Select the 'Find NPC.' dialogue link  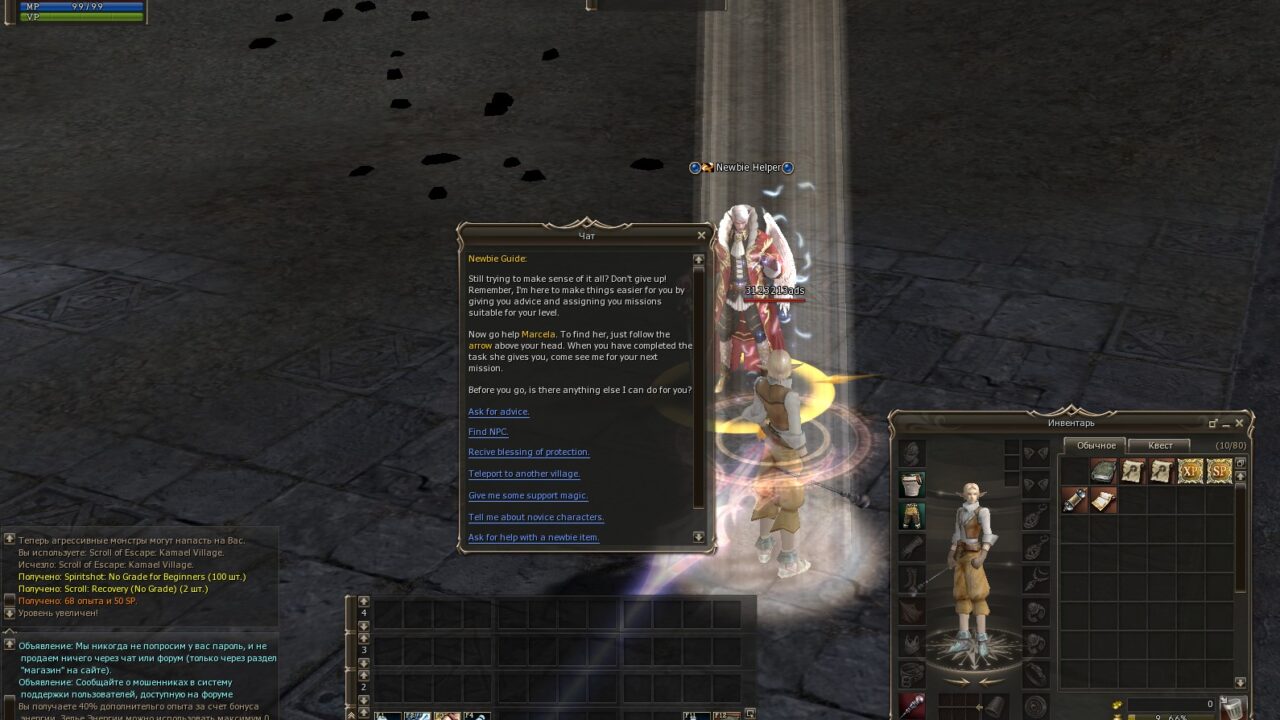[488, 432]
